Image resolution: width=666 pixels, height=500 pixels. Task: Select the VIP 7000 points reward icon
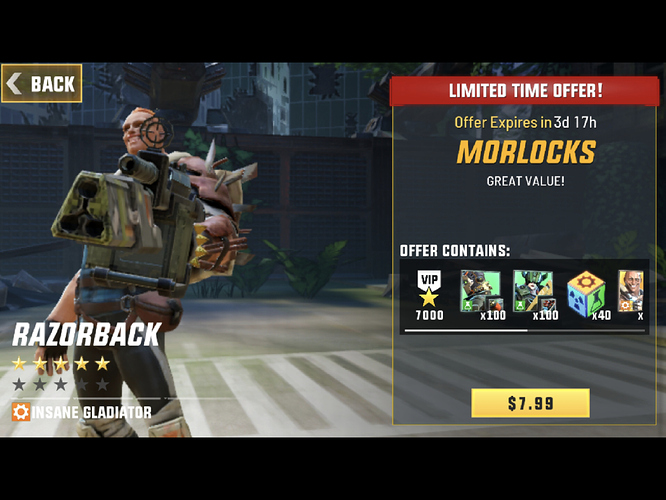pyautogui.click(x=429, y=291)
